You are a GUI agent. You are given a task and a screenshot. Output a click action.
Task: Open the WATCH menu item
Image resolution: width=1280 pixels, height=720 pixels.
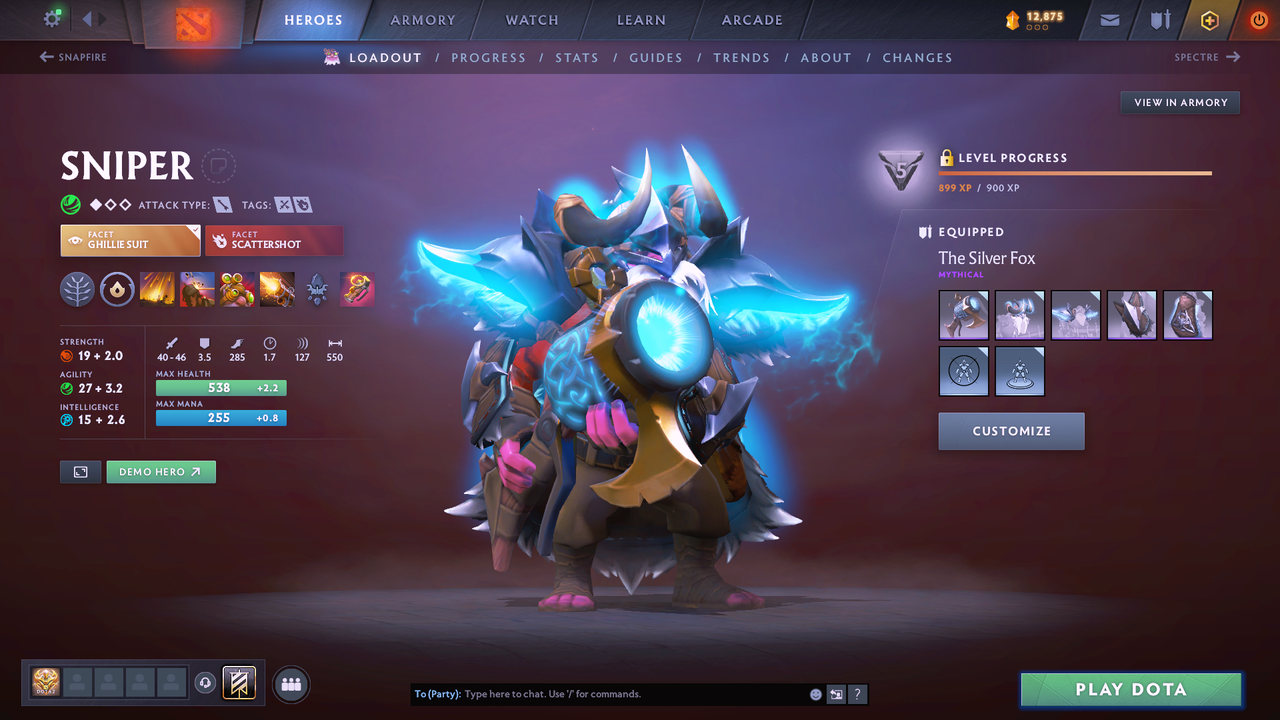(x=531, y=19)
